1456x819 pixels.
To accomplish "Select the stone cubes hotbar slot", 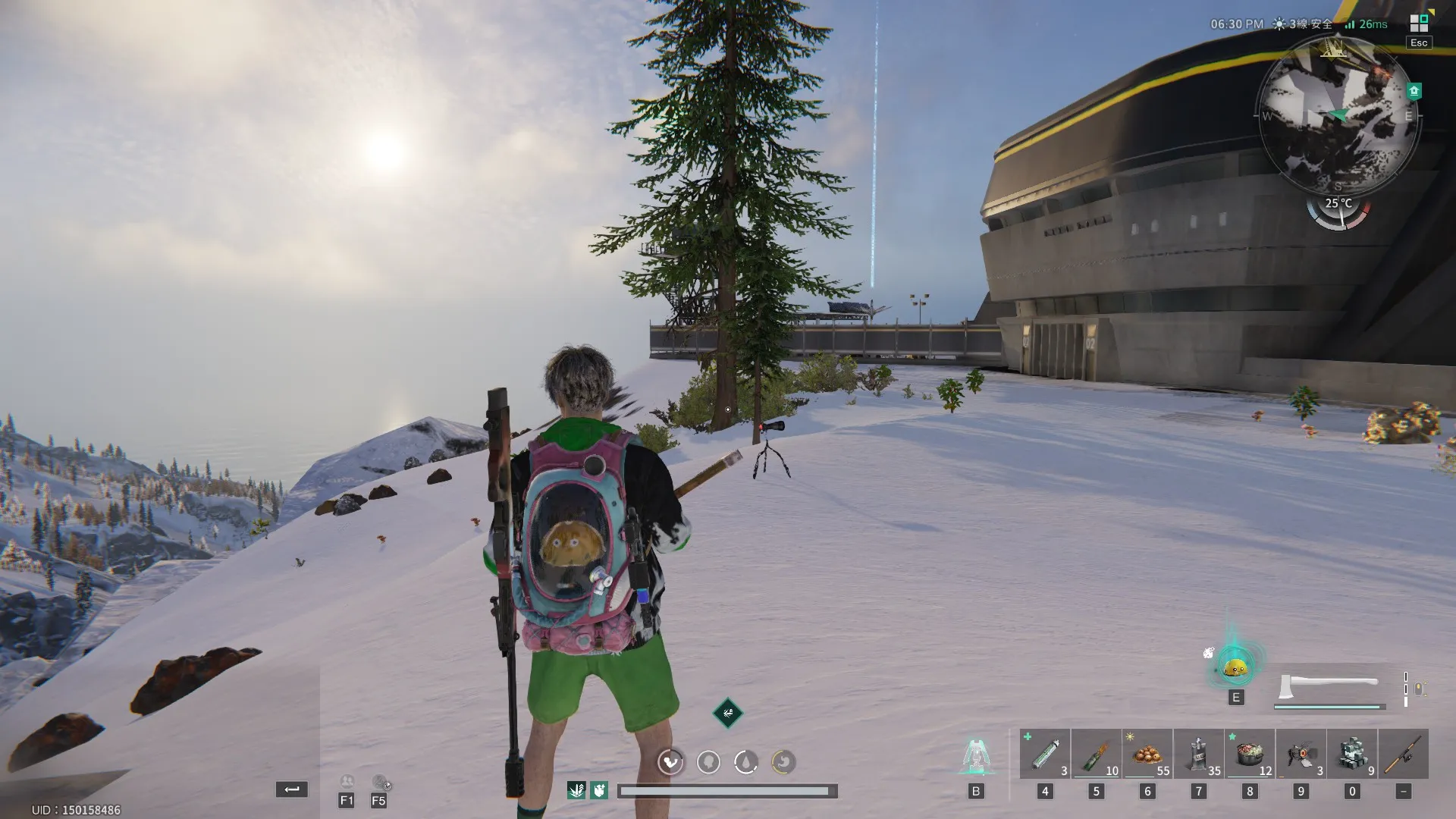I will point(1352,754).
